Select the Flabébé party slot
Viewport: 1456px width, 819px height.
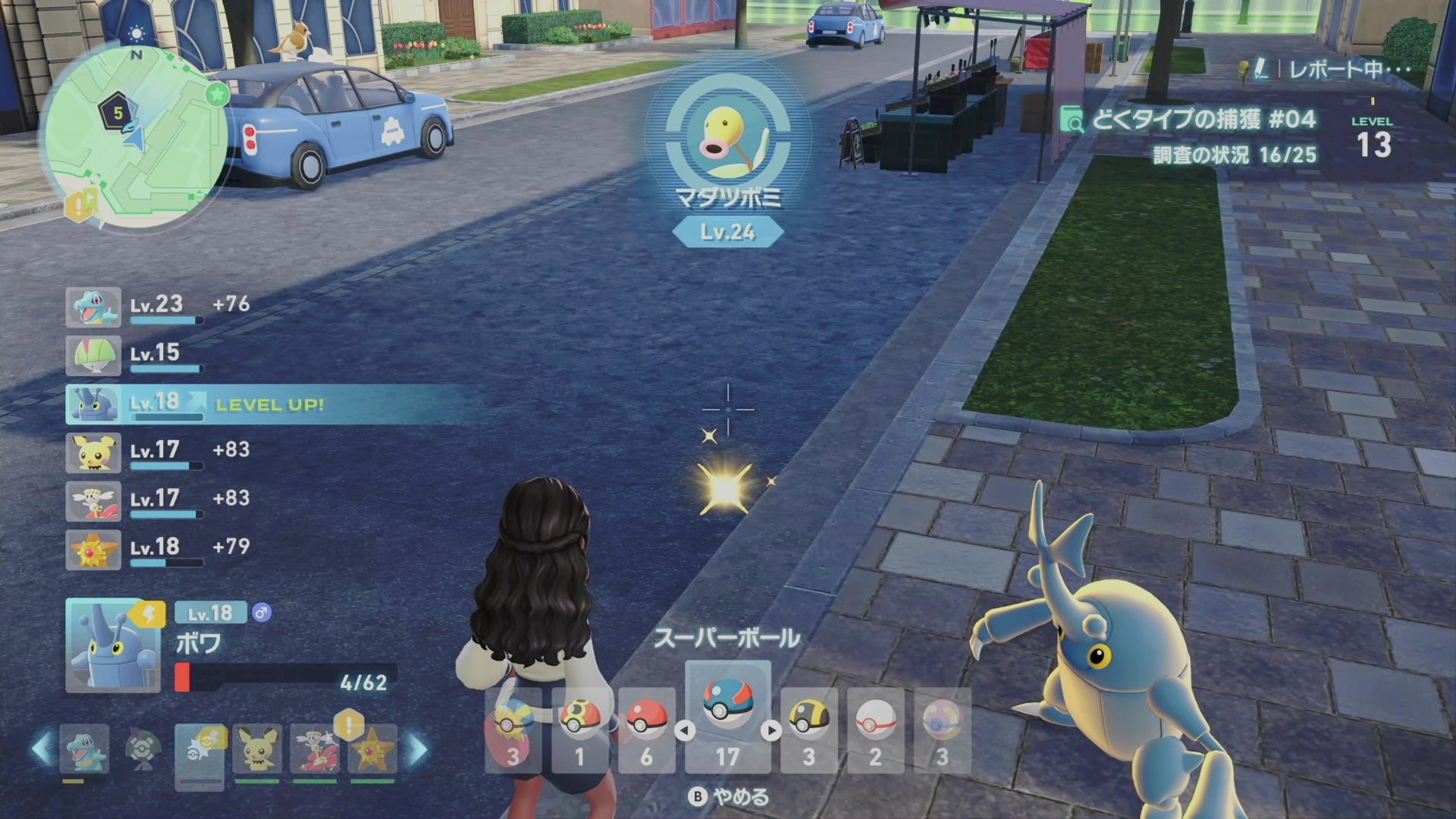(315, 749)
